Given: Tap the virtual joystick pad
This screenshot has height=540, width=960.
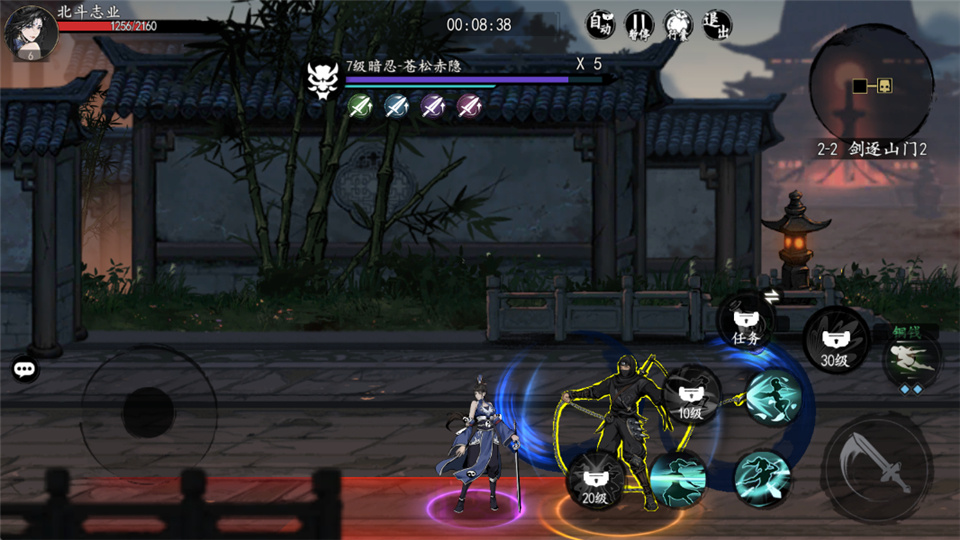Looking at the screenshot, I should click(x=148, y=409).
